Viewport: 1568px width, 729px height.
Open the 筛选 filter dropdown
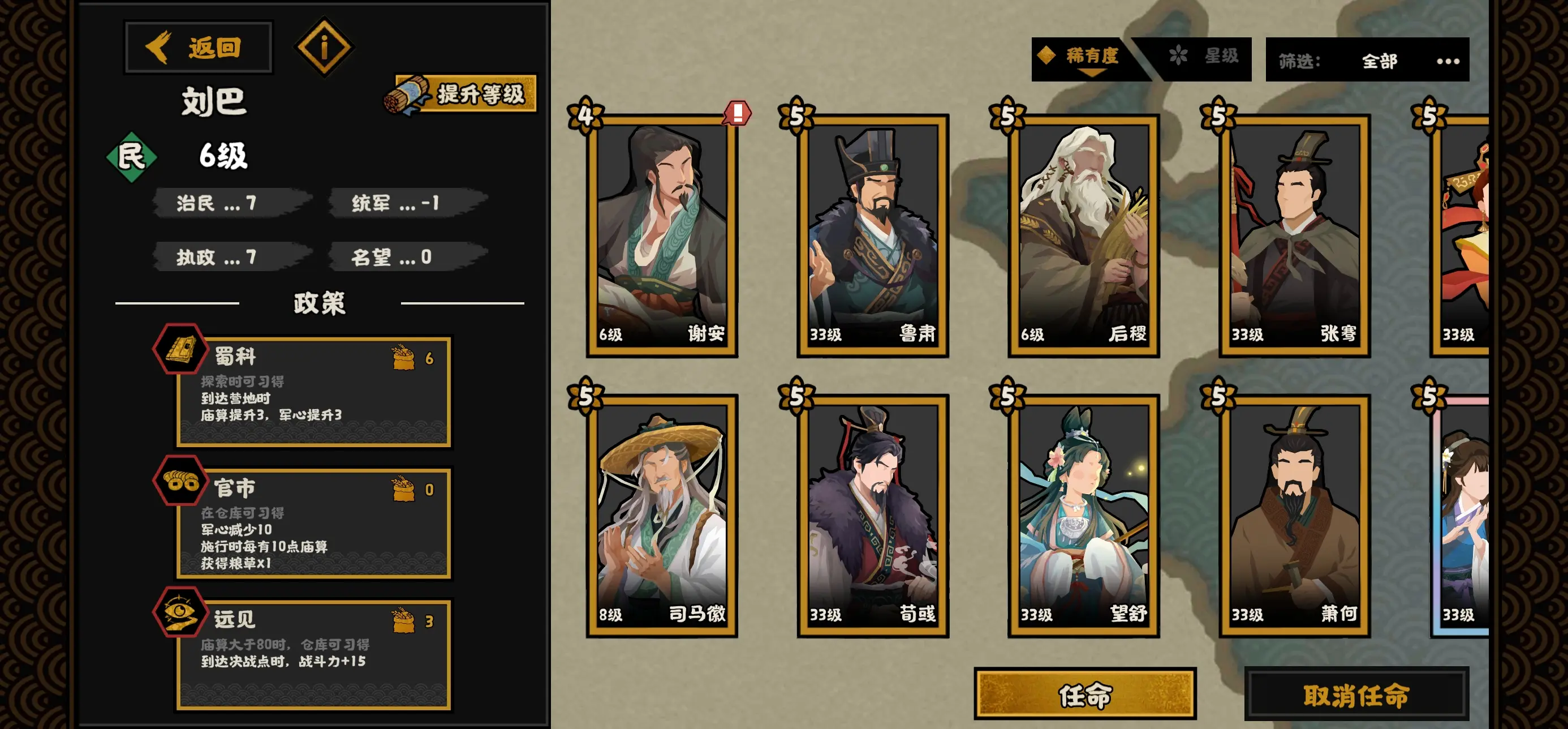tap(1367, 61)
